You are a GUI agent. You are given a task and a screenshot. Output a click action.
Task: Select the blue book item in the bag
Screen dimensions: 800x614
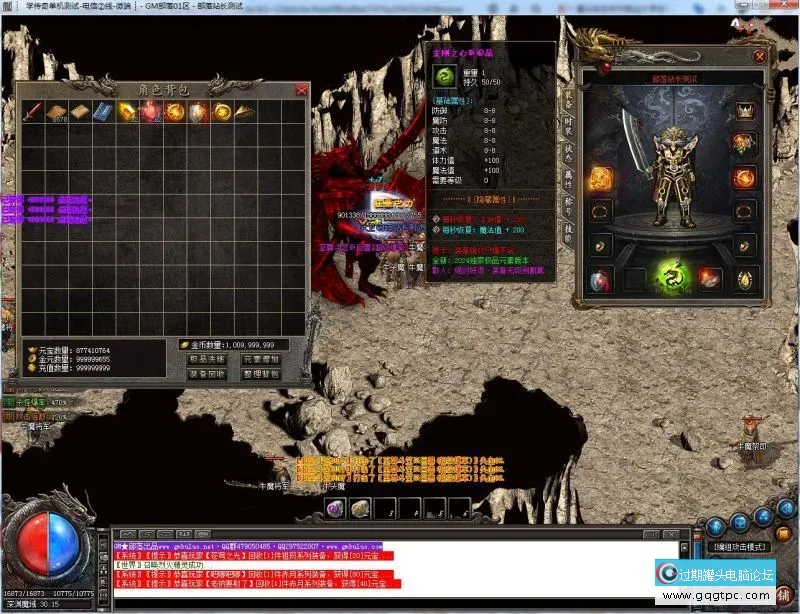coord(103,111)
